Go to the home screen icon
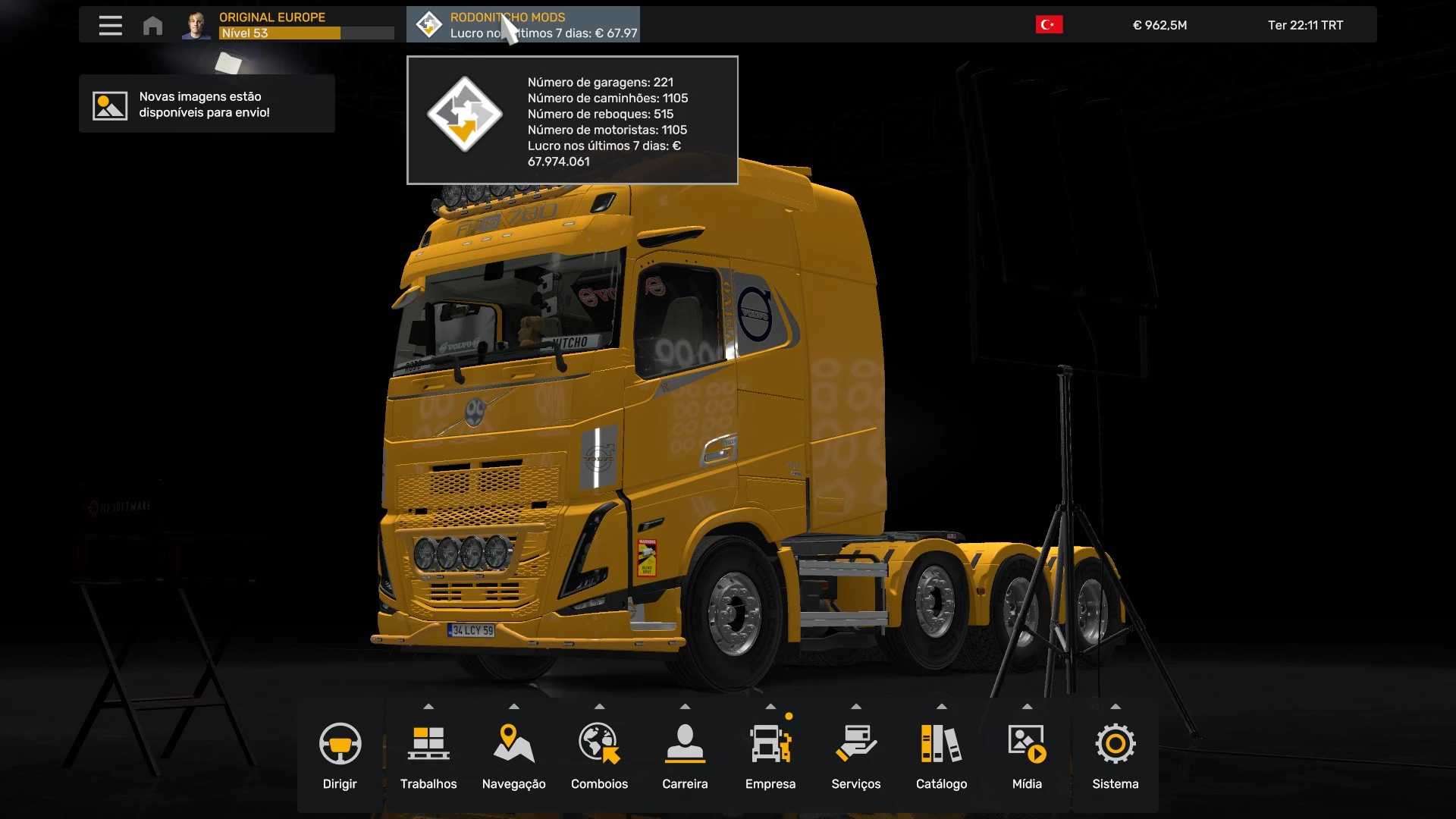This screenshot has height=819, width=1456. 152,26
